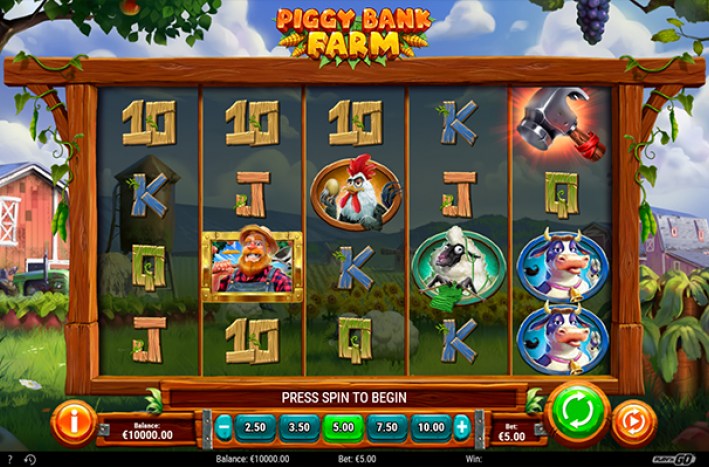The height and width of the screenshot is (467, 709).
Task: Select the 2.50 bet amount
Action: pyautogui.click(x=255, y=428)
